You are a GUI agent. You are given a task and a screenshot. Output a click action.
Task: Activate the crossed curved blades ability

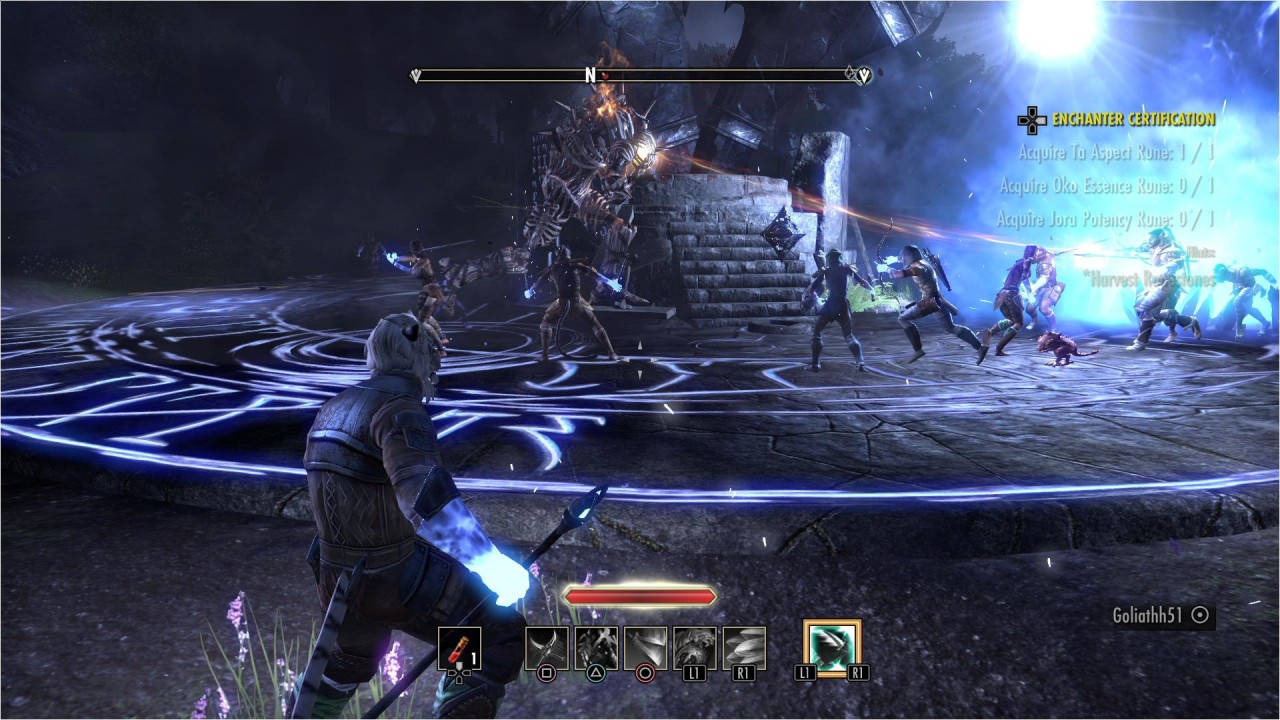click(547, 648)
